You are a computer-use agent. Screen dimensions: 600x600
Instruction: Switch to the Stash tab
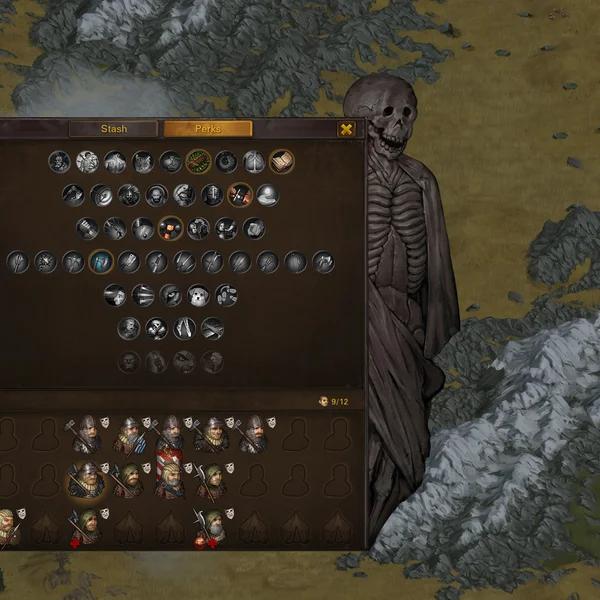pyautogui.click(x=113, y=129)
